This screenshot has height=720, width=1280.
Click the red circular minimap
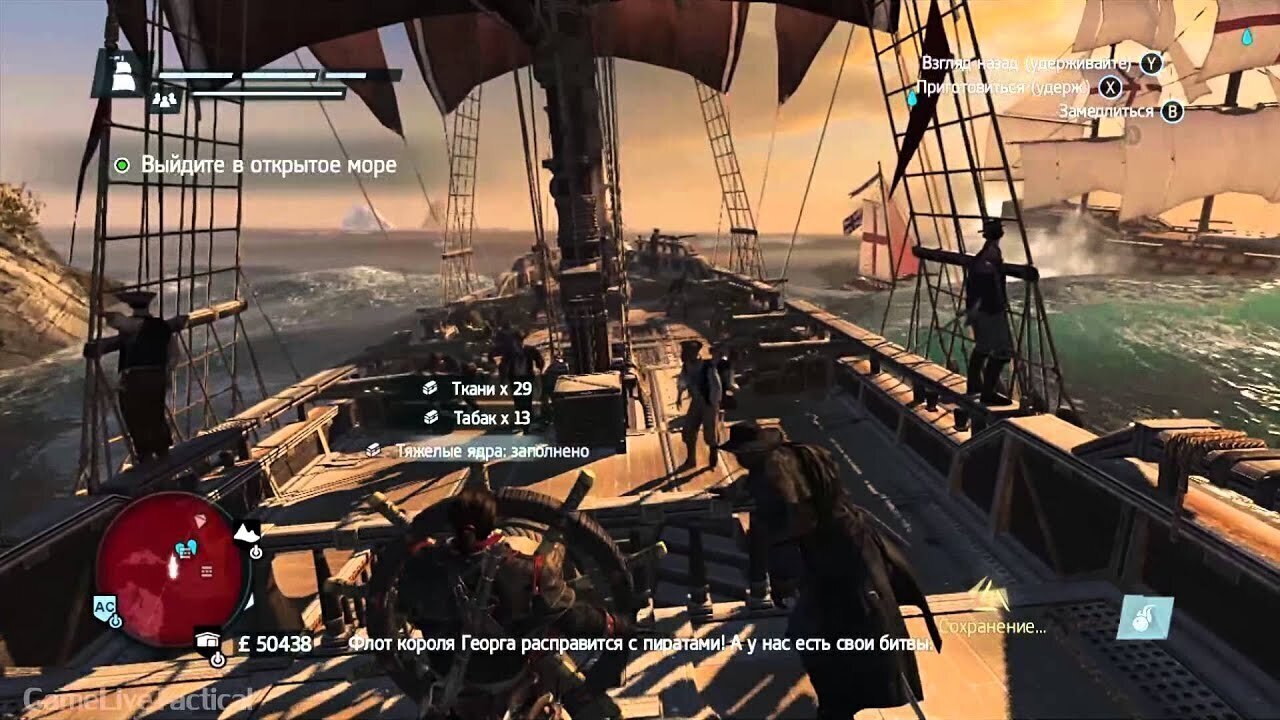[172, 570]
